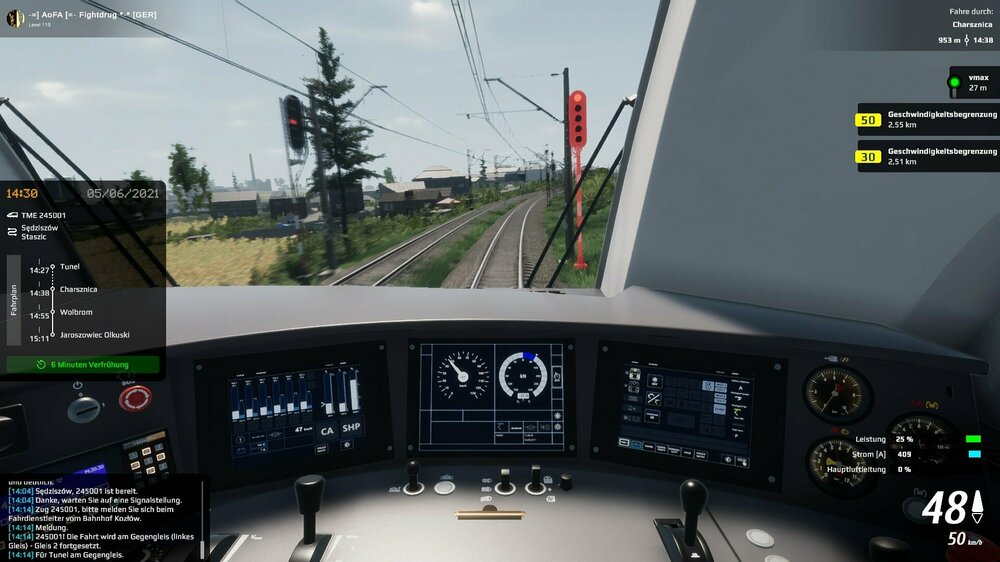Choose the Wolbrom stop in the schedule

pos(75,312)
